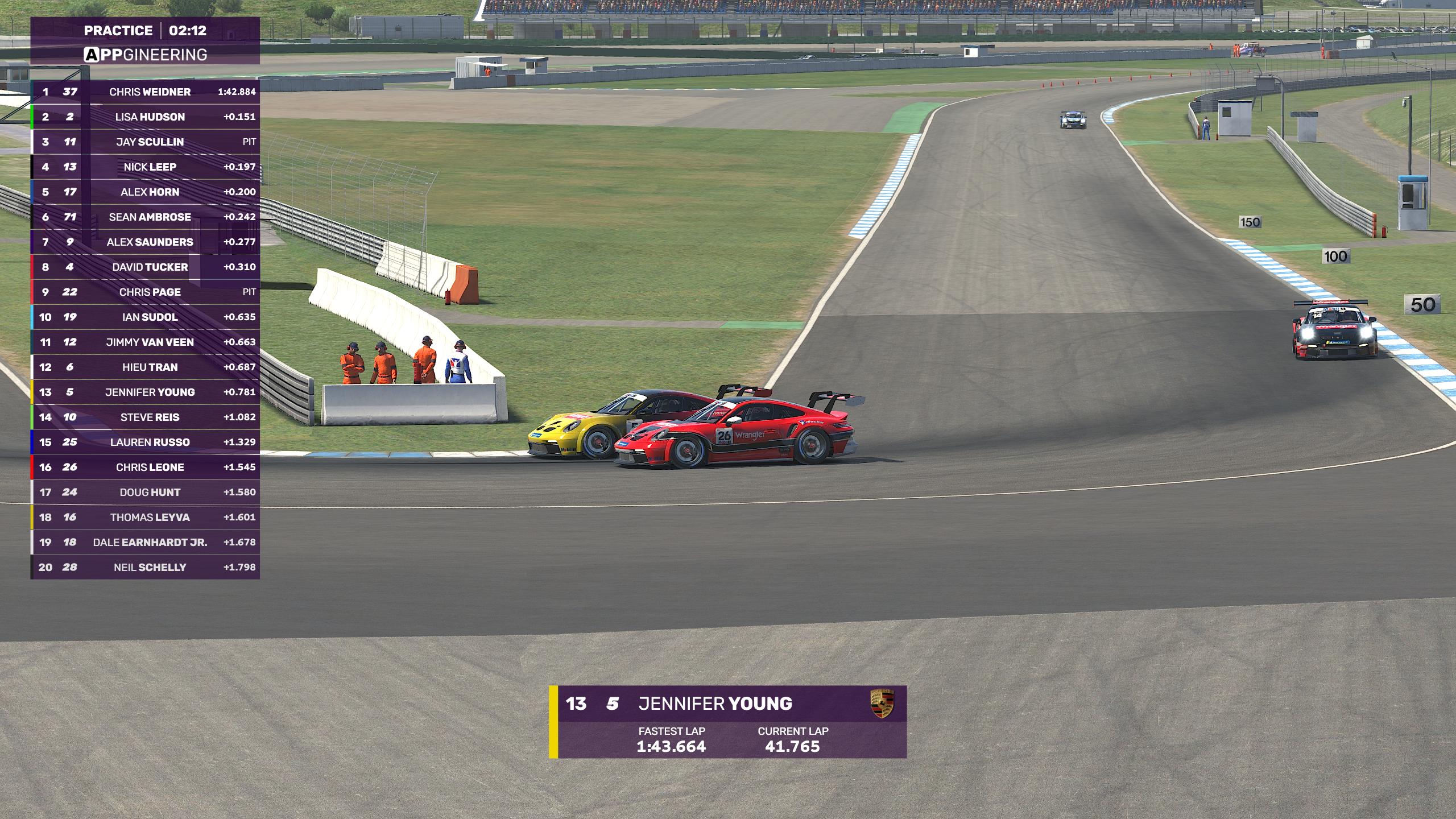Screen dimensions: 1456x819
Task: Choose Ian Sudol from the leaderboard
Action: click(150, 317)
